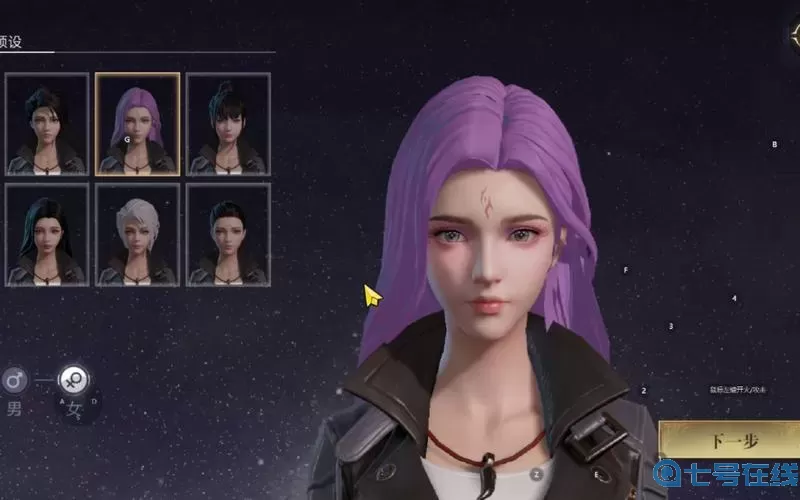Select the short black hair preset
The height and width of the screenshot is (500, 800).
click(47, 124)
